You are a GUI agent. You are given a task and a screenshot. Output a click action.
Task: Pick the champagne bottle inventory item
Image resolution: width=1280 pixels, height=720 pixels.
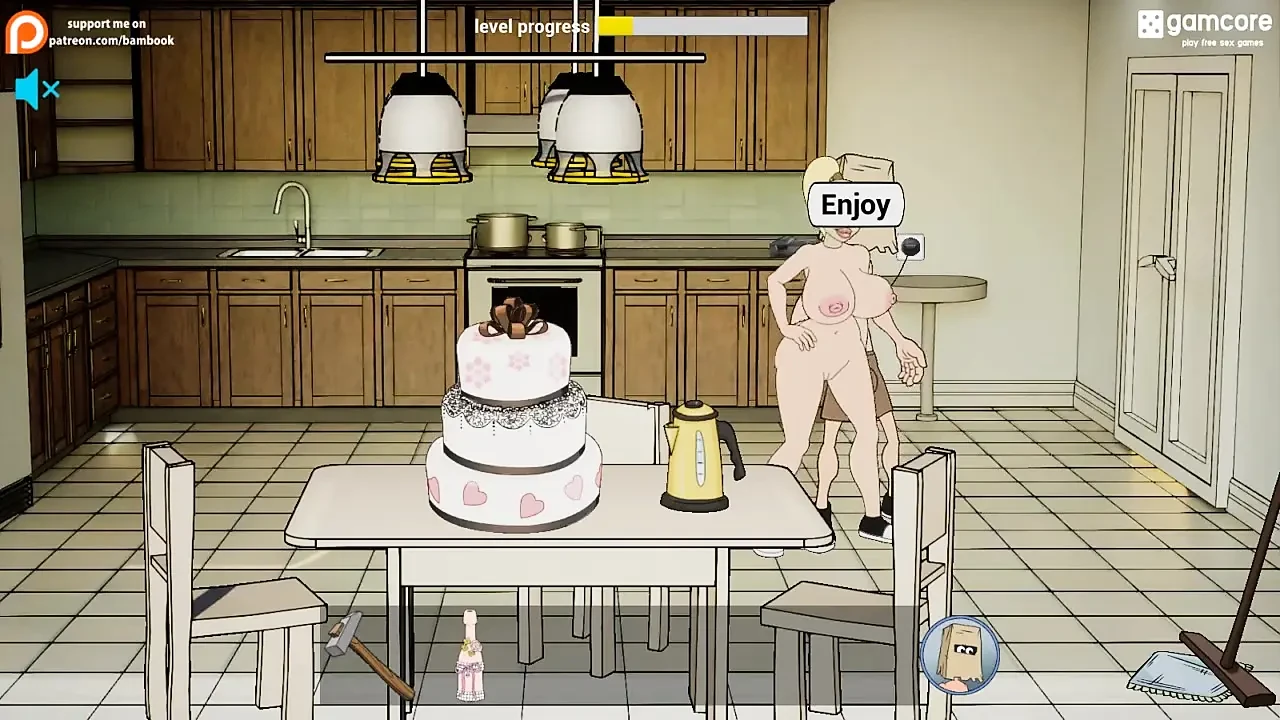(x=470, y=656)
